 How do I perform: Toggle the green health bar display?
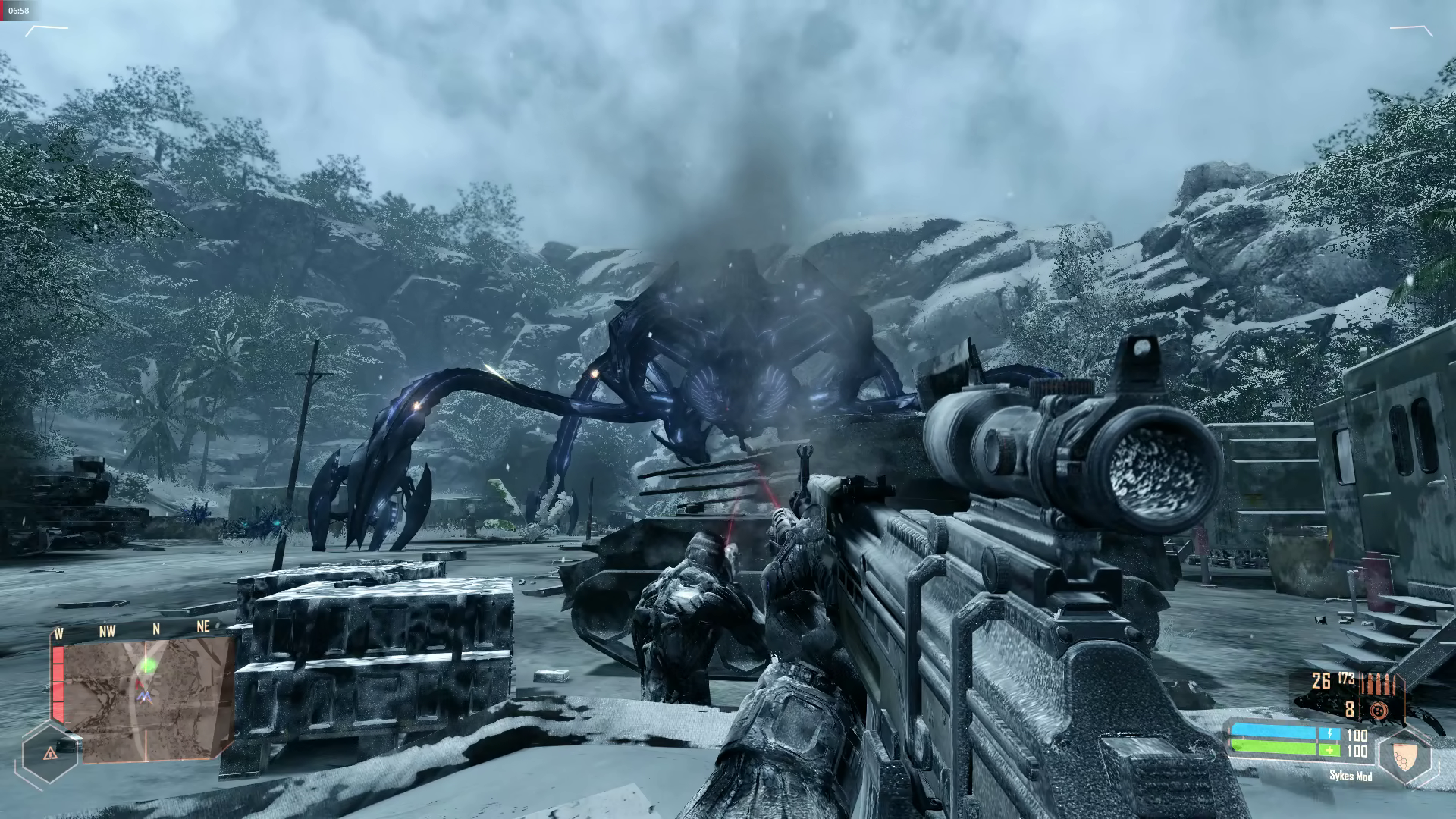point(1273,748)
